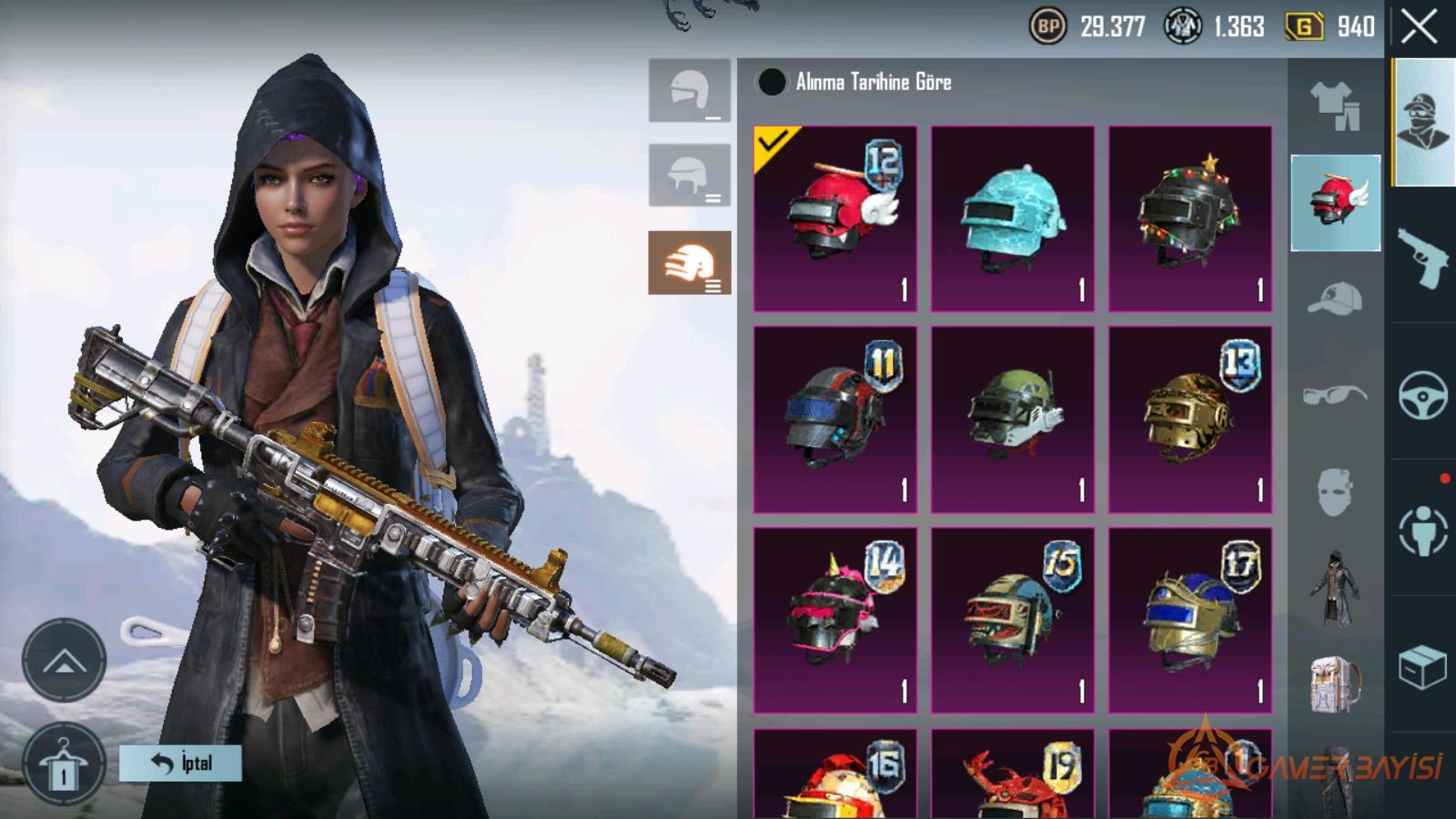
Task: Select the gold and blue level 17 helmet
Action: (x=1189, y=620)
